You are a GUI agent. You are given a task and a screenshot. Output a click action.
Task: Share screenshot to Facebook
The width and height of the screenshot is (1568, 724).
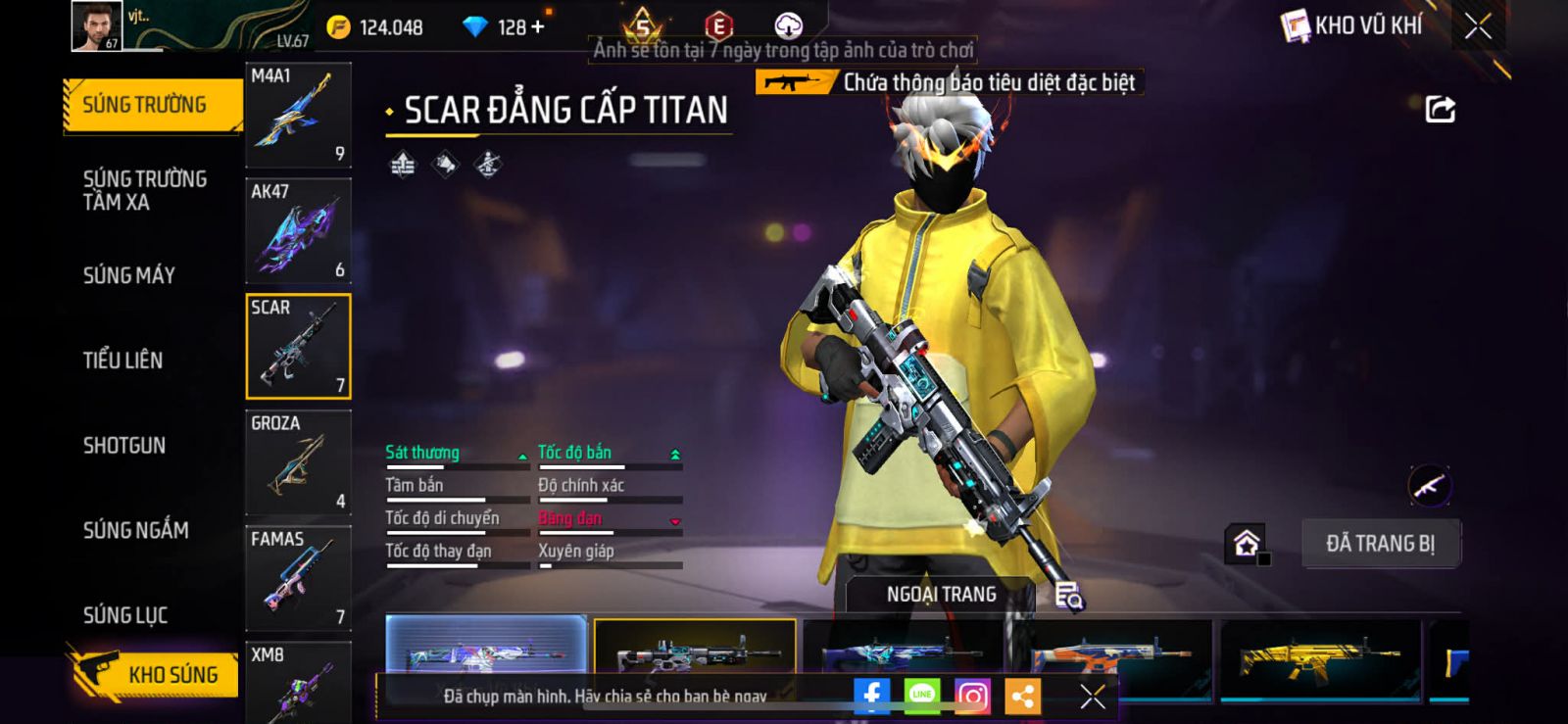coord(871,697)
